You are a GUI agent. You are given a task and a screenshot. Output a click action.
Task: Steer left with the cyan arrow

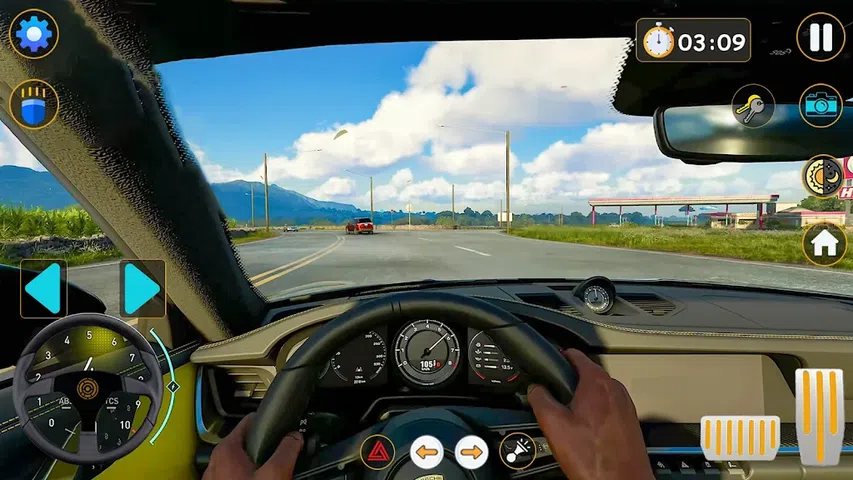click(43, 289)
